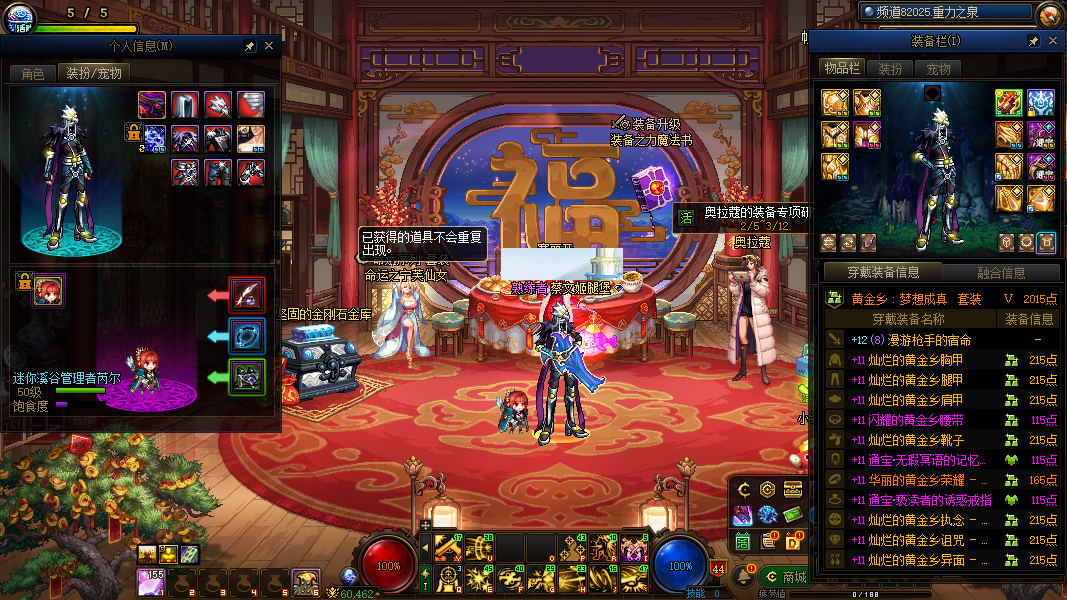Click the notification bell icon
Image resolution: width=1067 pixels, height=600 pixels.
click(744, 577)
